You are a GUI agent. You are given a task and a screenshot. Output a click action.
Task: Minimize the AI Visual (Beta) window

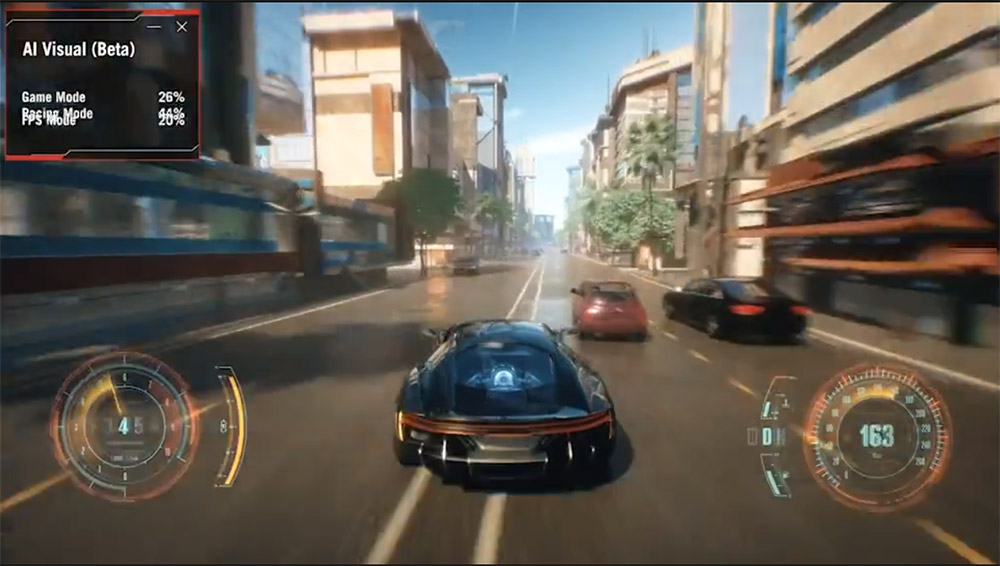tap(153, 27)
